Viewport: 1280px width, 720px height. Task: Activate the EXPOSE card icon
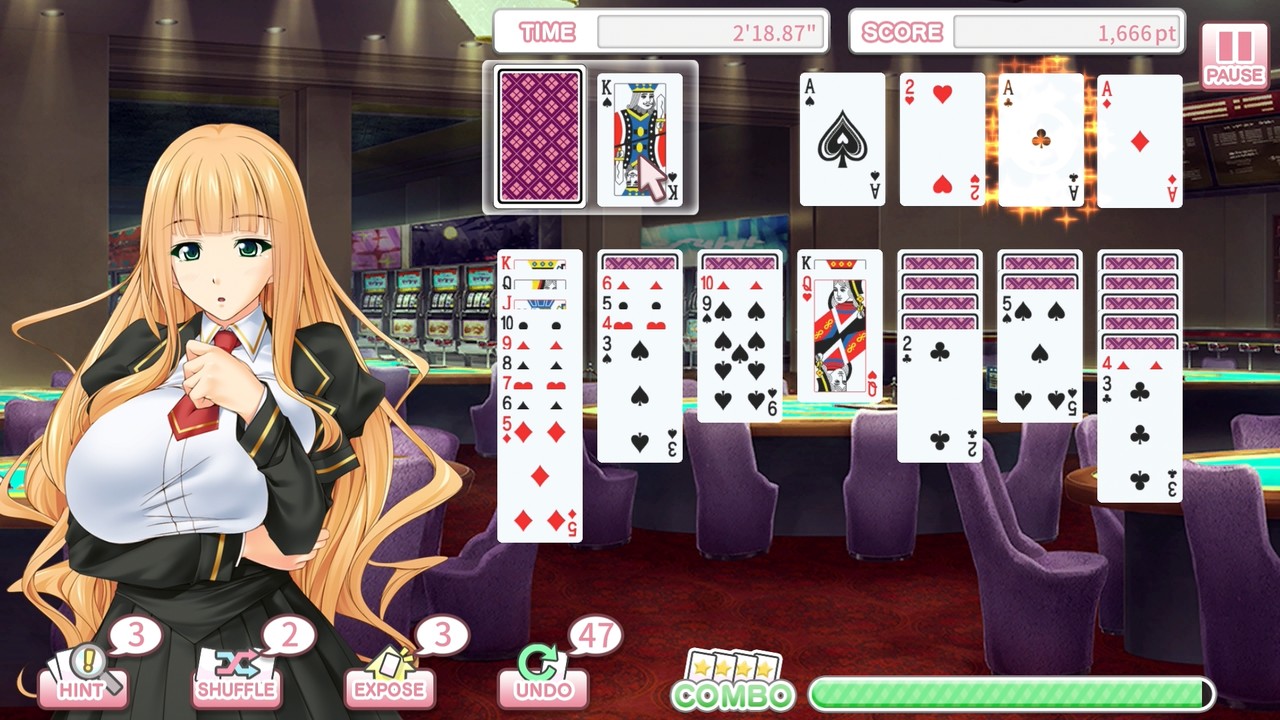point(388,660)
